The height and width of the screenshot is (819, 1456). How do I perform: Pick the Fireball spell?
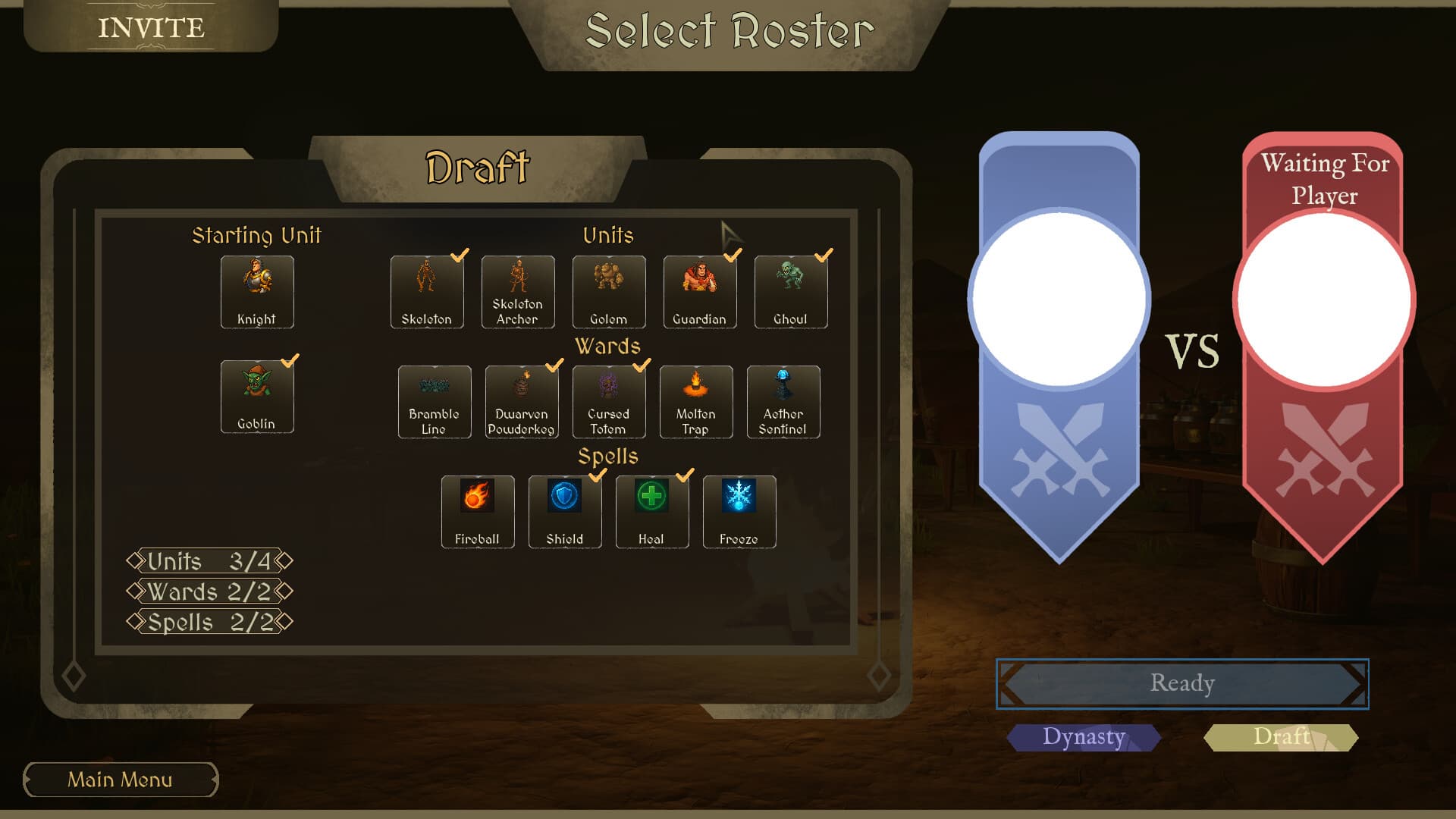tap(478, 512)
